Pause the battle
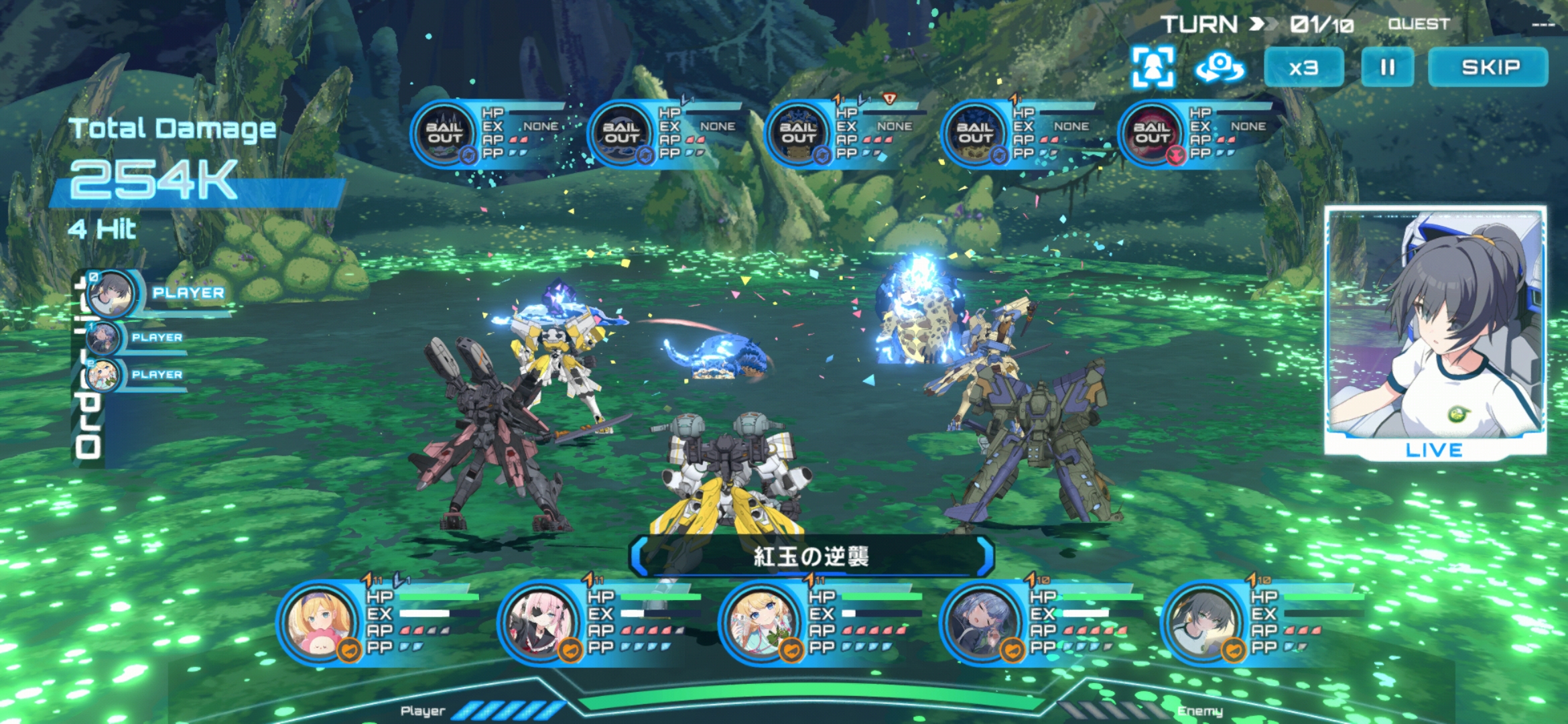This screenshot has width=1568, height=724. (x=1387, y=67)
